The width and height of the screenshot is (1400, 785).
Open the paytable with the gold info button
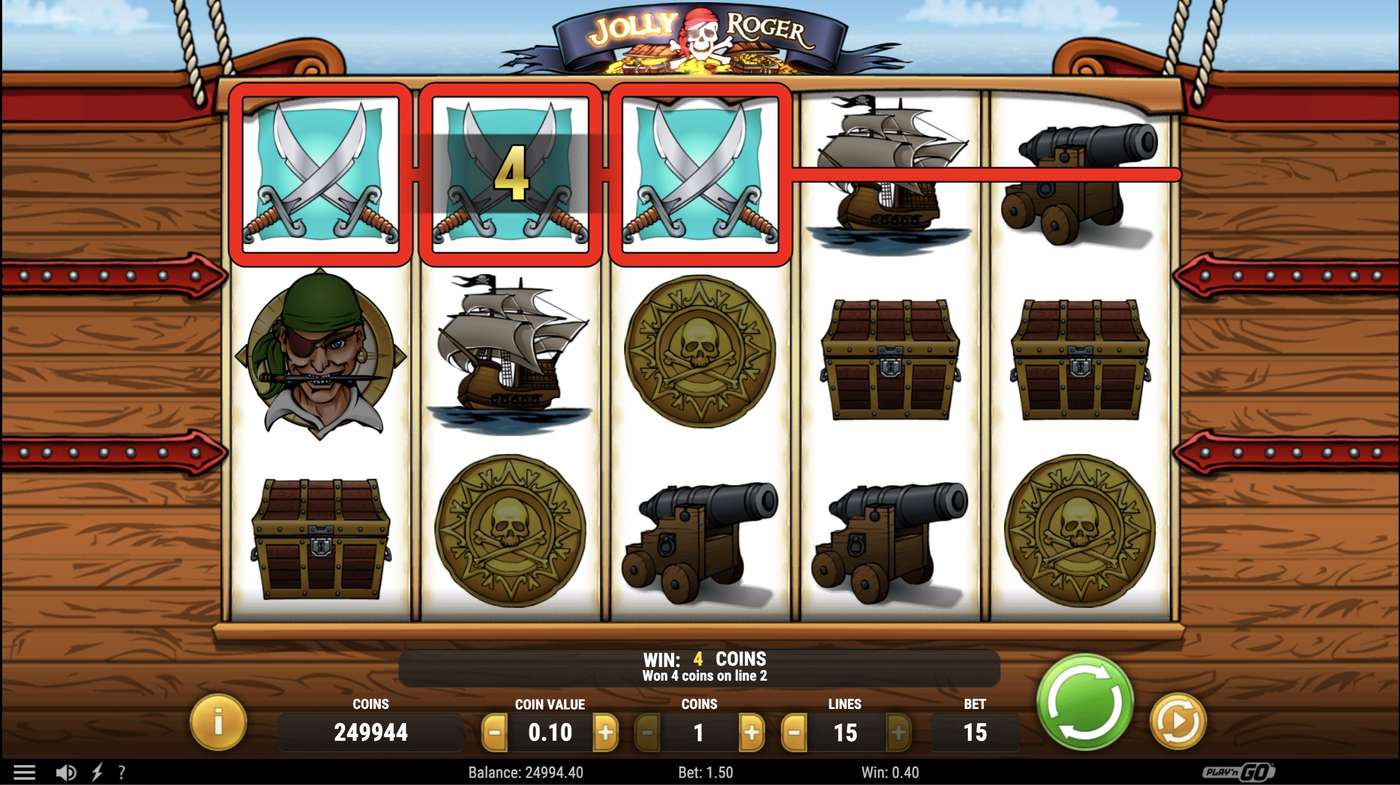tap(218, 720)
